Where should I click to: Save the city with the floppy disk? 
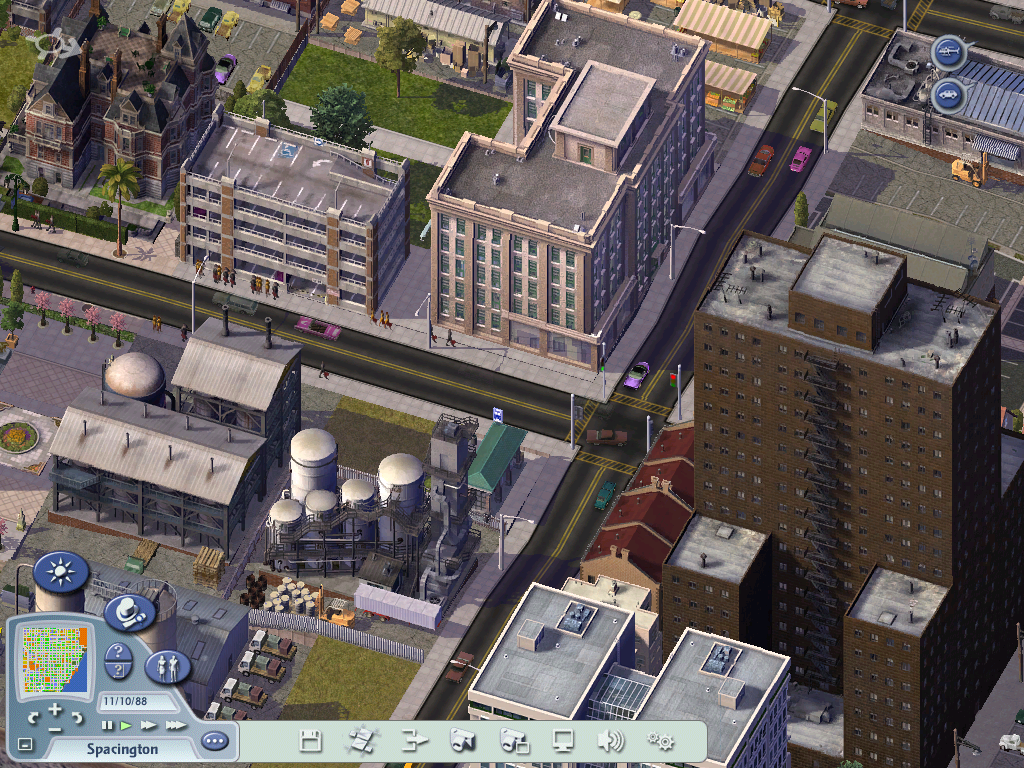311,741
